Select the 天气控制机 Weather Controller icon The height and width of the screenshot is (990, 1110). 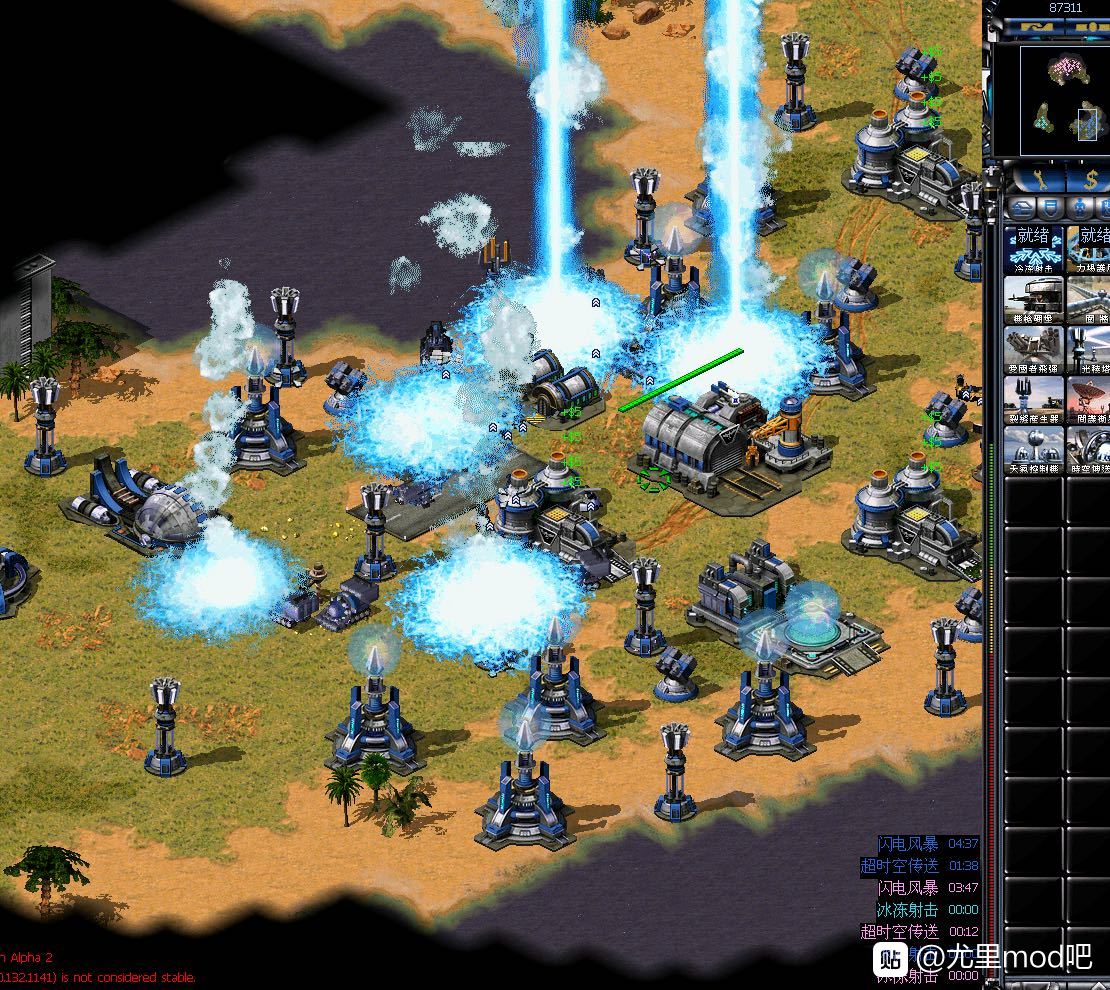pos(1034,450)
